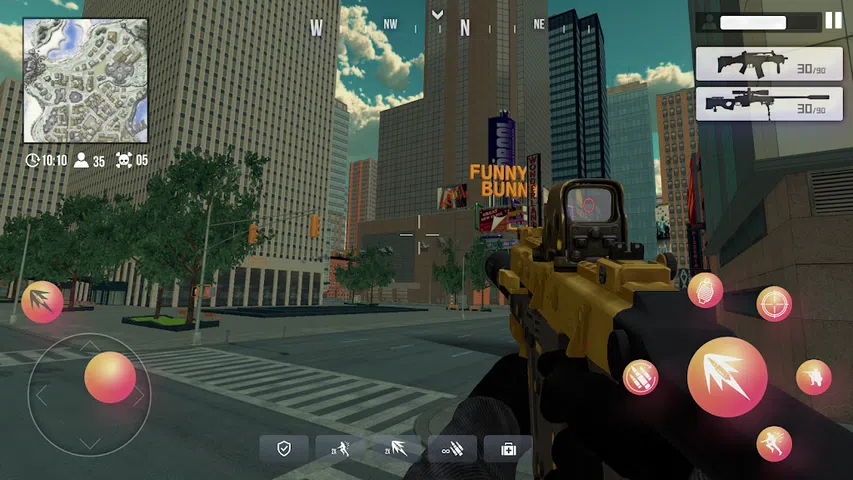Activate the running-figure sprint button on the right
853x480 pixels.
coord(773,443)
